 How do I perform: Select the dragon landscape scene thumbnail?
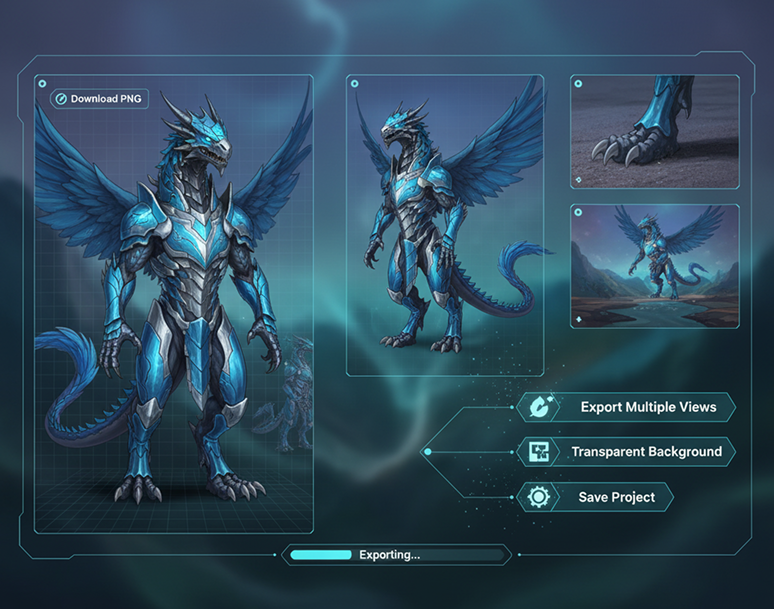click(x=655, y=266)
